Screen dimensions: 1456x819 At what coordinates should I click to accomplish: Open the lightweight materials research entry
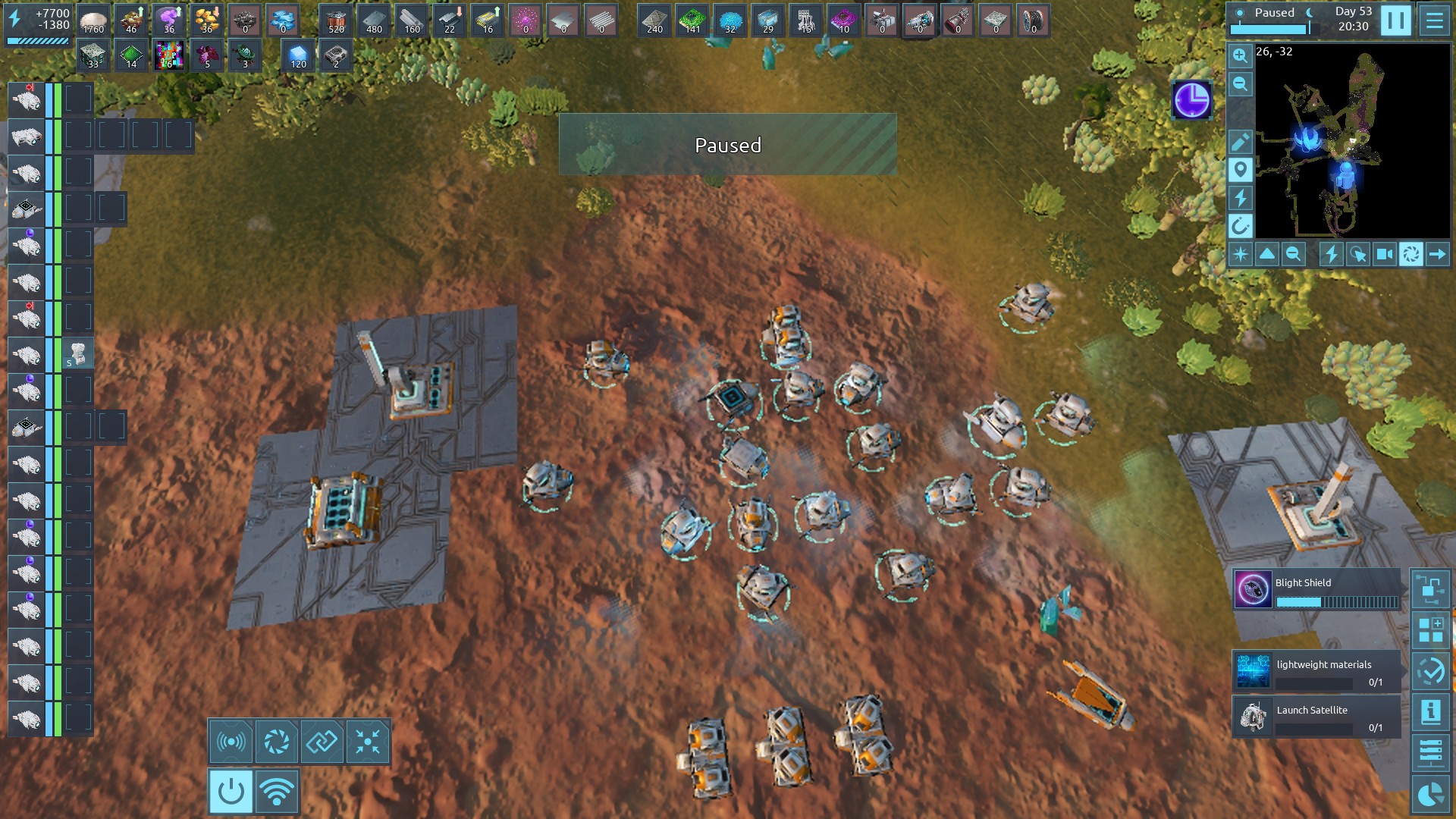[1316, 672]
